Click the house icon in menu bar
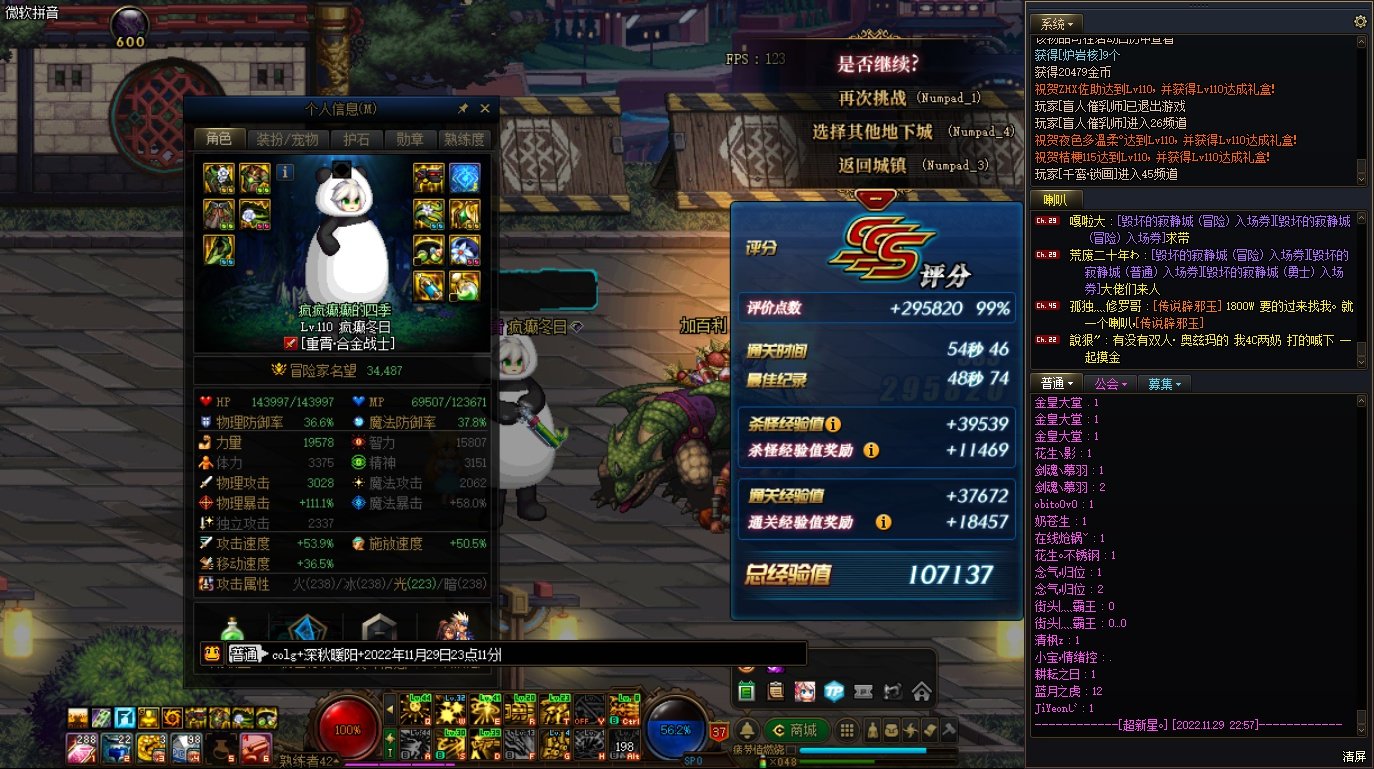 pos(921,691)
